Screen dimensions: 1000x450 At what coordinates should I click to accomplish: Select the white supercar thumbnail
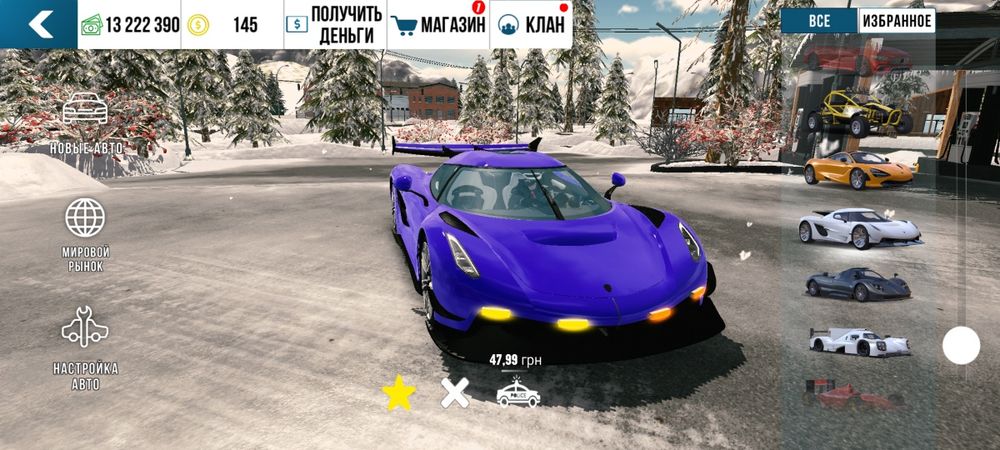pos(858,228)
